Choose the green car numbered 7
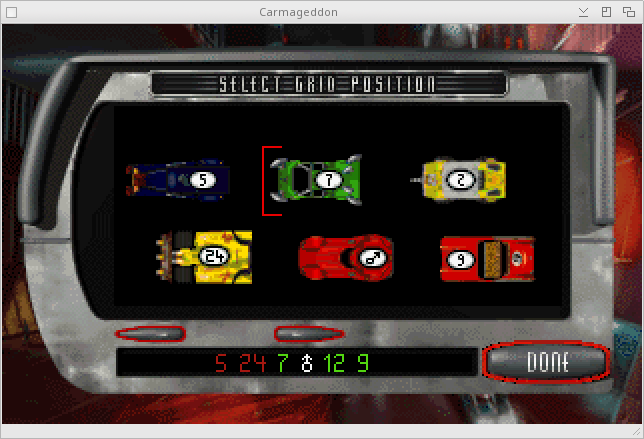This screenshot has width=644, height=439. (318, 179)
